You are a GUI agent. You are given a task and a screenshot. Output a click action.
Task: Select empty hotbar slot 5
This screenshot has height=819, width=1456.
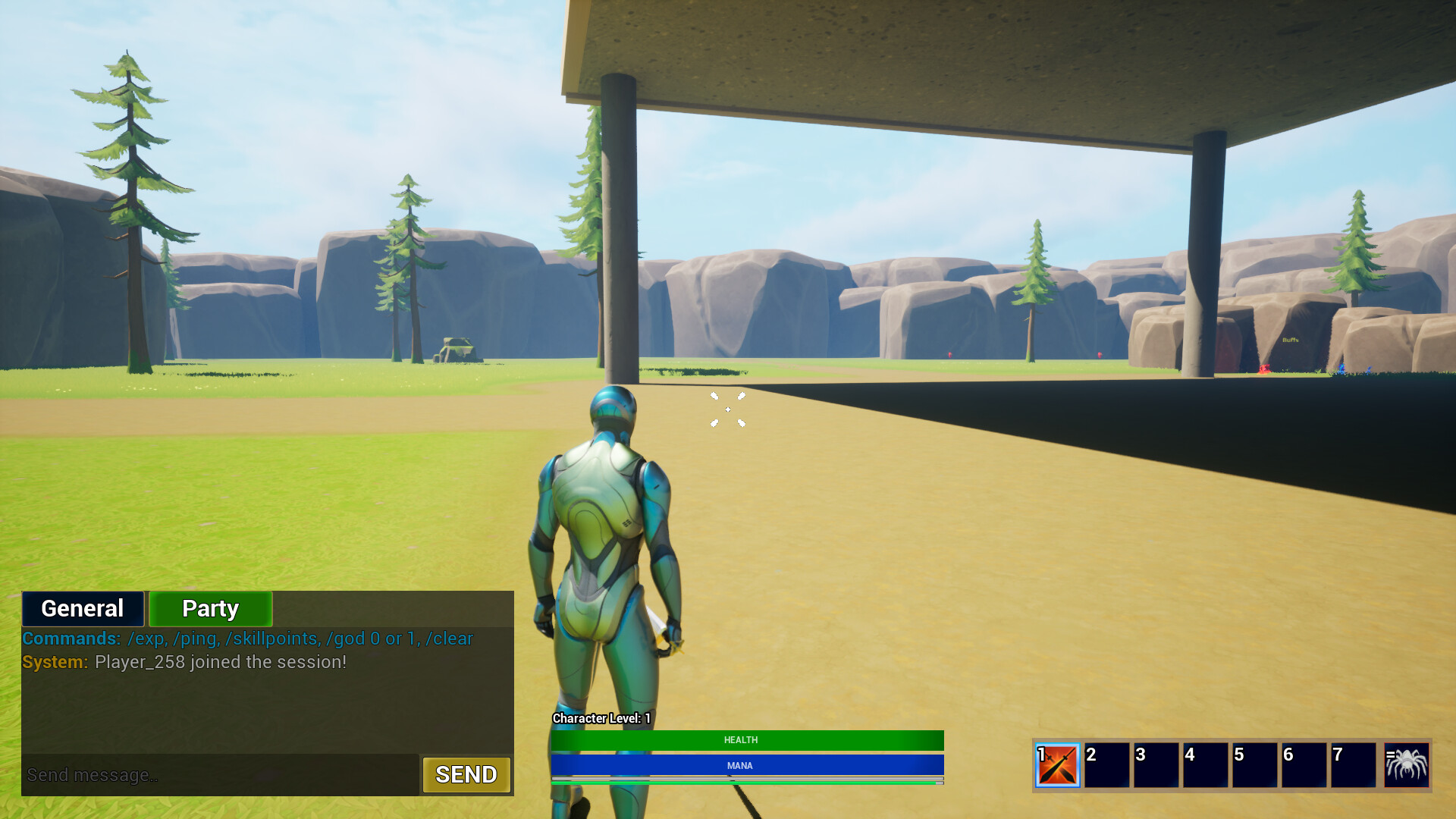pos(1256,766)
